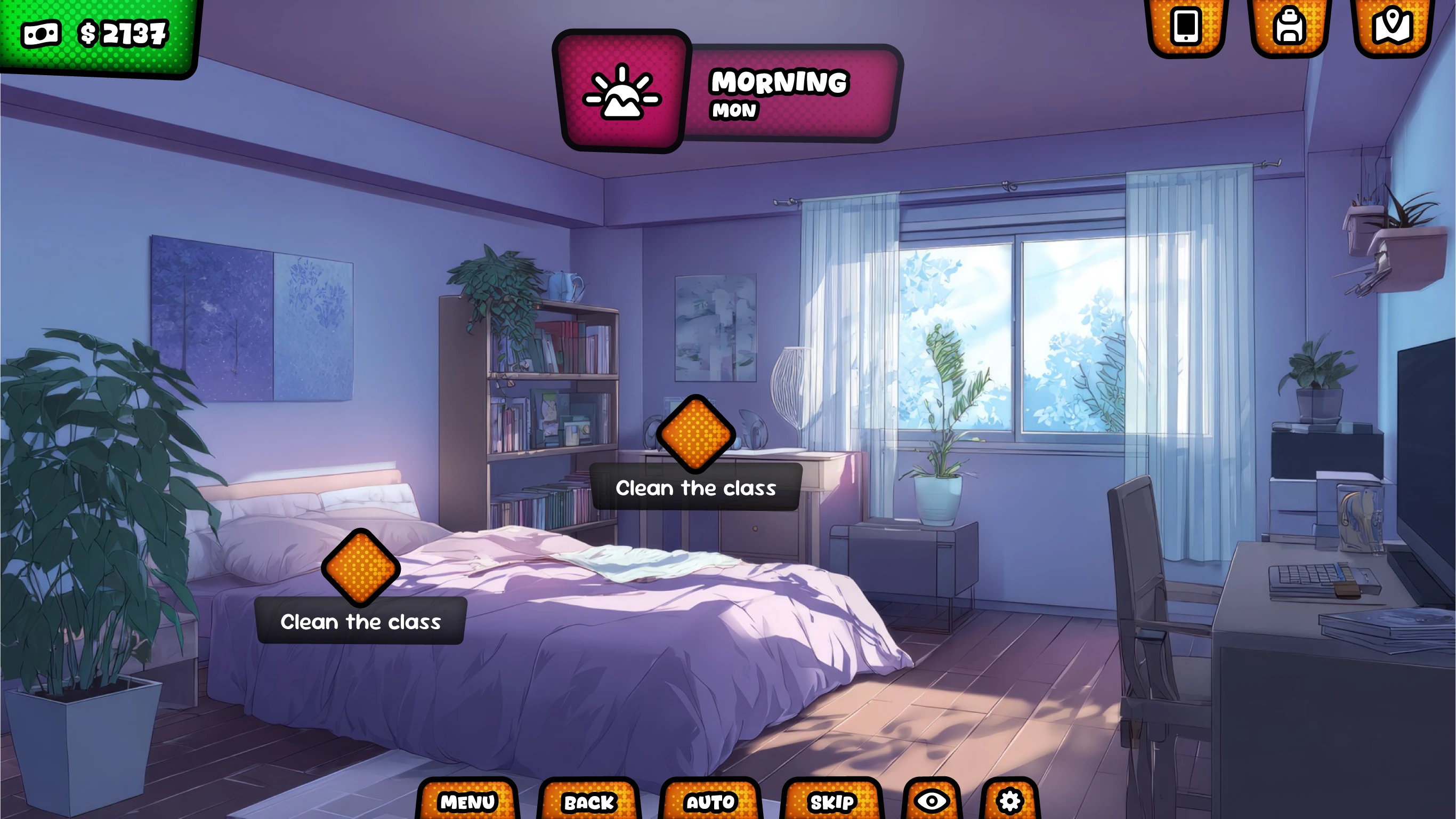Screen dimensions: 1456x819
Task: Open settings with the gear icon
Action: 1010,801
